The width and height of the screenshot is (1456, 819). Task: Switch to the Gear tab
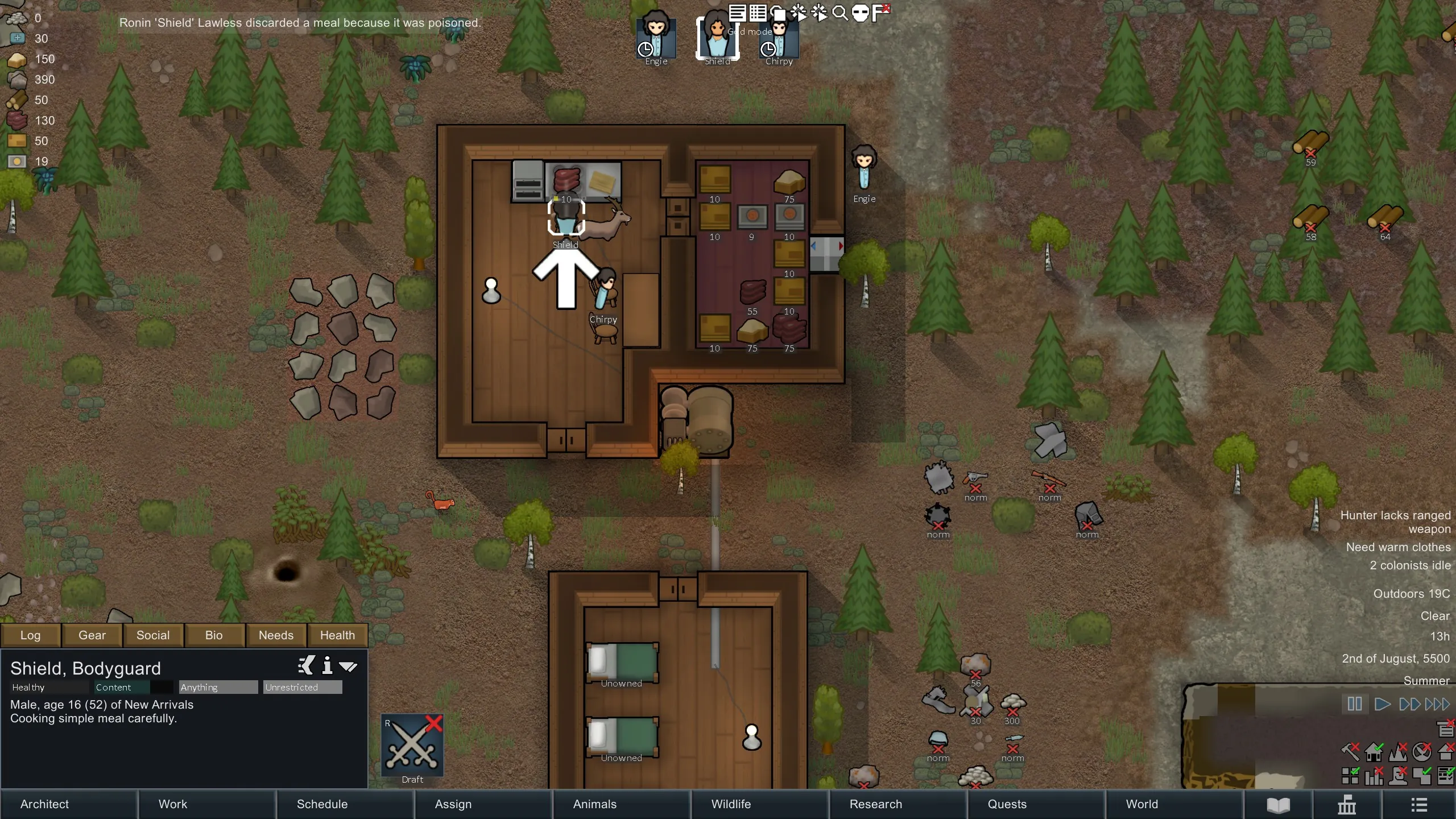pyautogui.click(x=92, y=635)
